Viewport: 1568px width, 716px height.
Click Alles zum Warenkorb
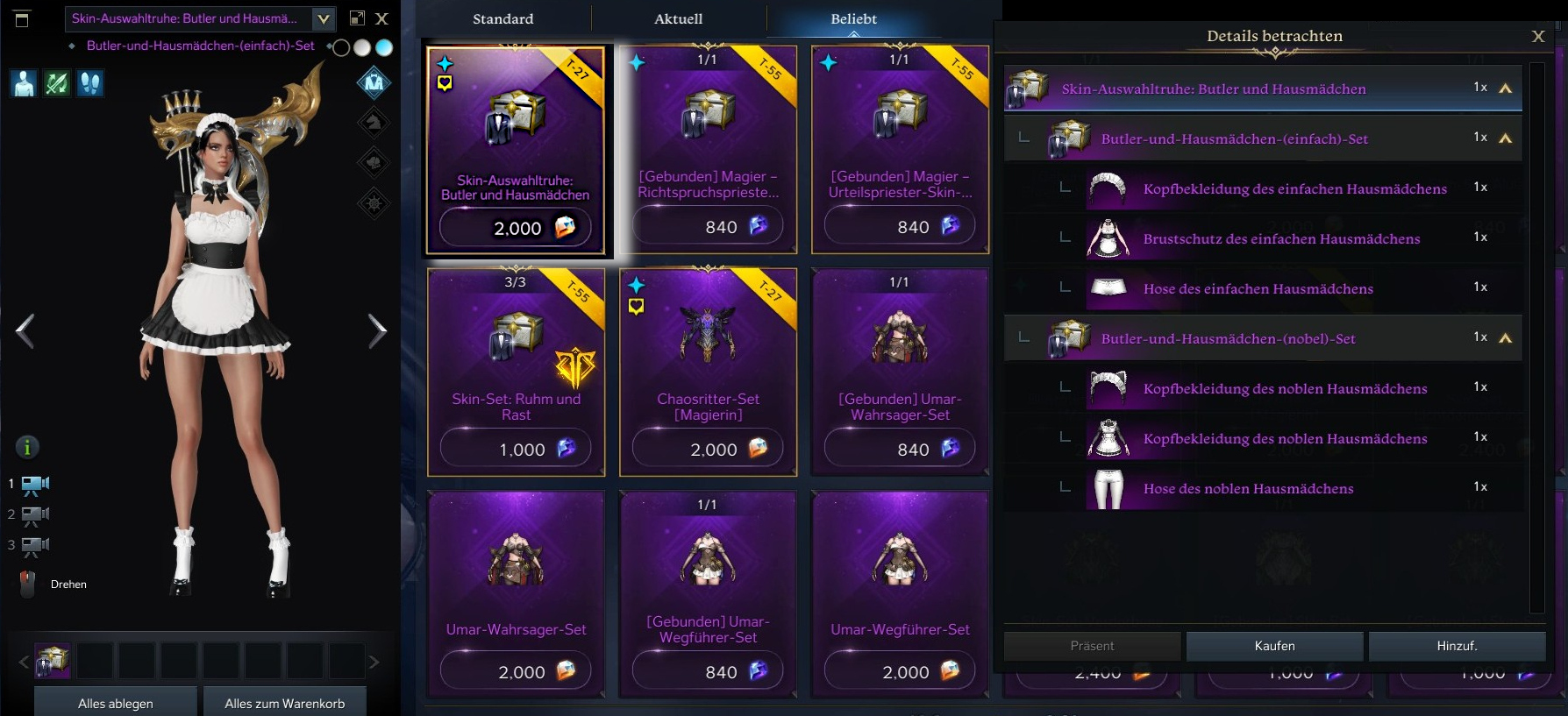[284, 702]
